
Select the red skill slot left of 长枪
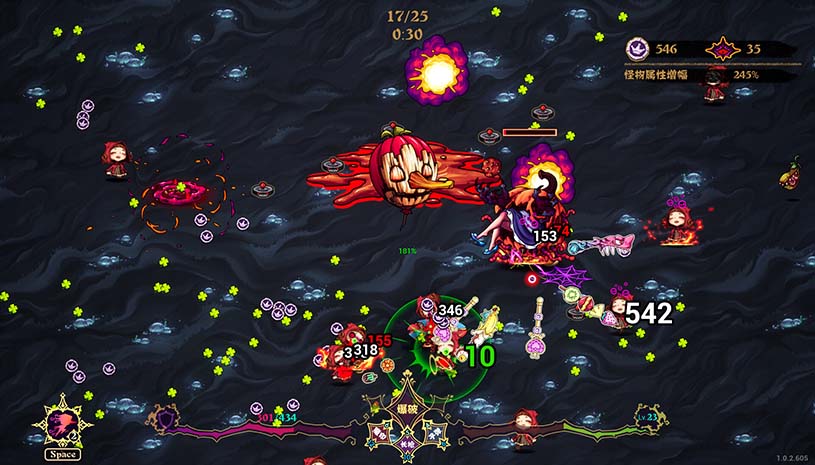(x=381, y=431)
